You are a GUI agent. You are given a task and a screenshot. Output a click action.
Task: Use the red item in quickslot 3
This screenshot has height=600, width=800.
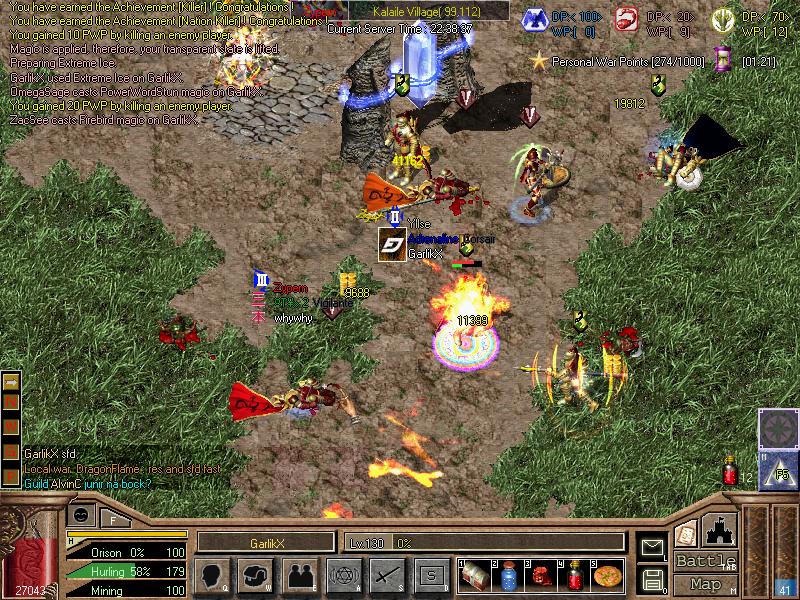540,576
